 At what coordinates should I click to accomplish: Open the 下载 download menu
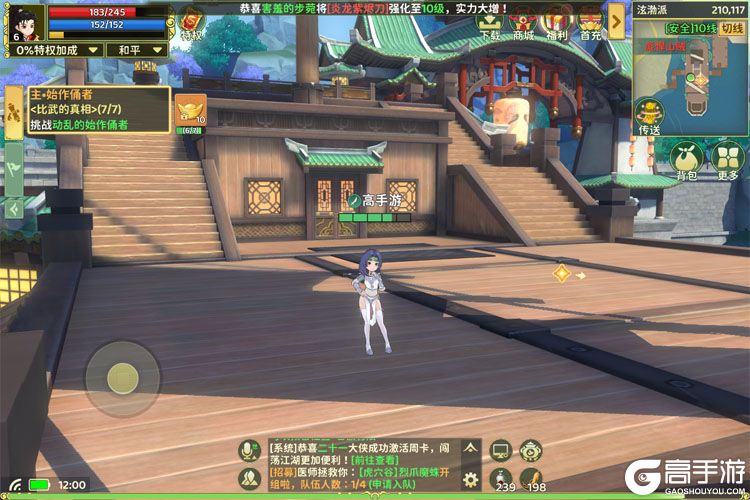[x=489, y=22]
